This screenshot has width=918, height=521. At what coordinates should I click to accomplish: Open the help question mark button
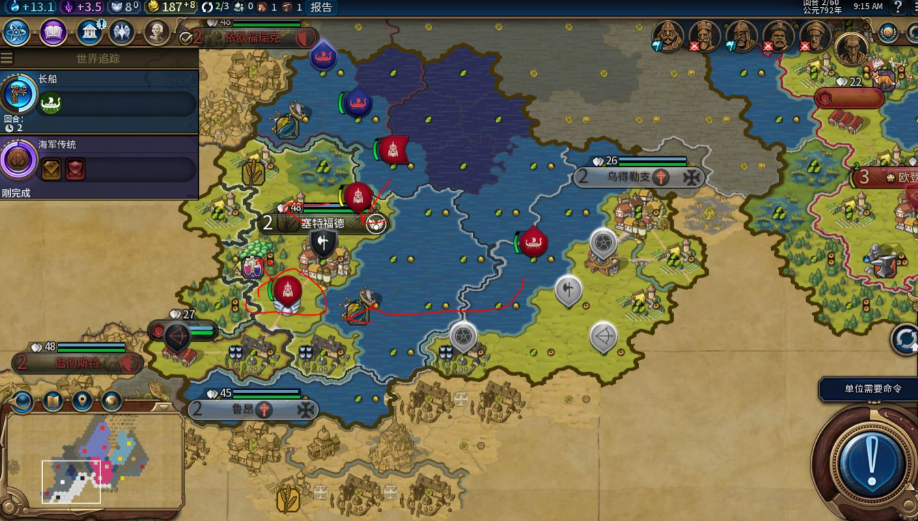point(897,7)
